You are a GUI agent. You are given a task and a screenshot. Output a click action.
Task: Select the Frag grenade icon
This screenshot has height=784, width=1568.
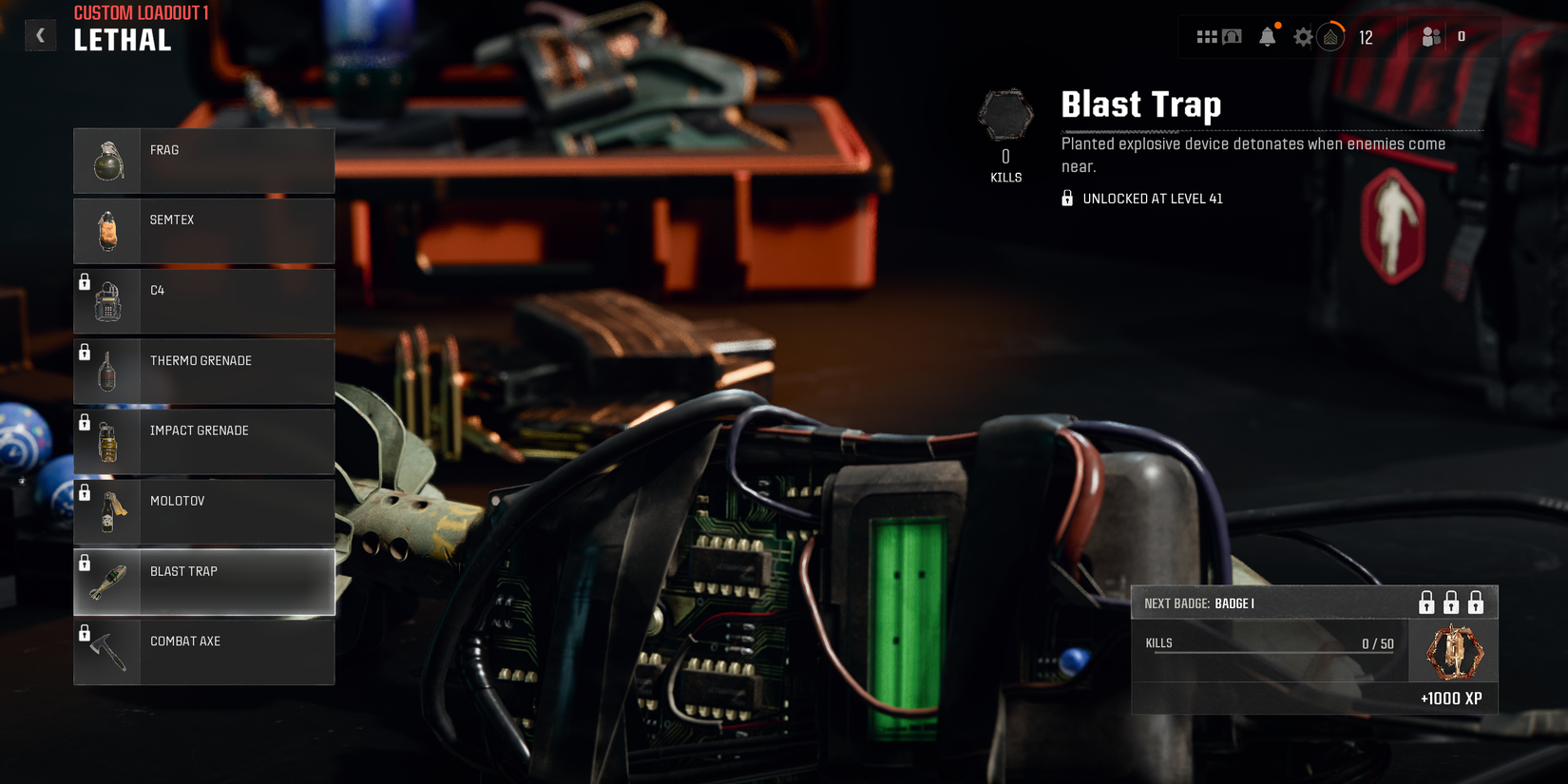109,160
